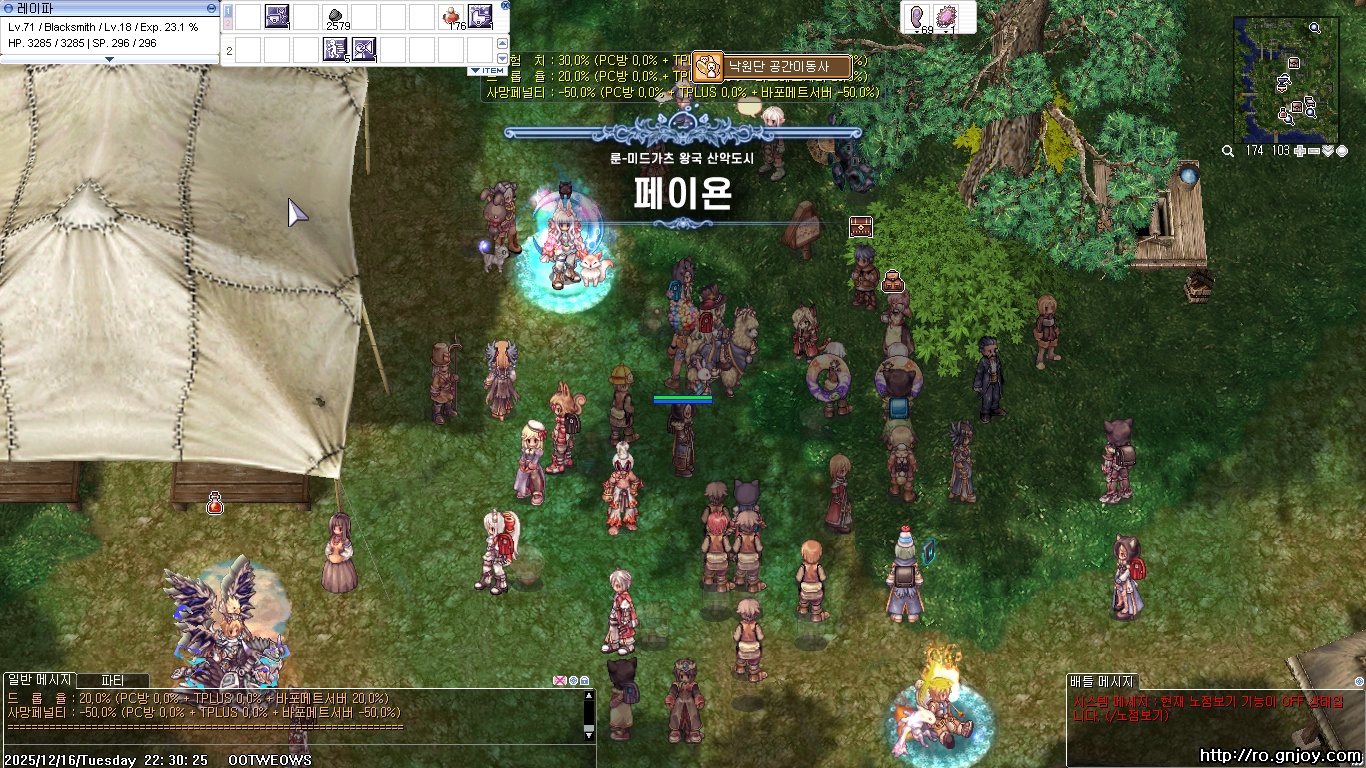
Task: Zoom out using the minimap minus icon
Action: [x=1314, y=150]
